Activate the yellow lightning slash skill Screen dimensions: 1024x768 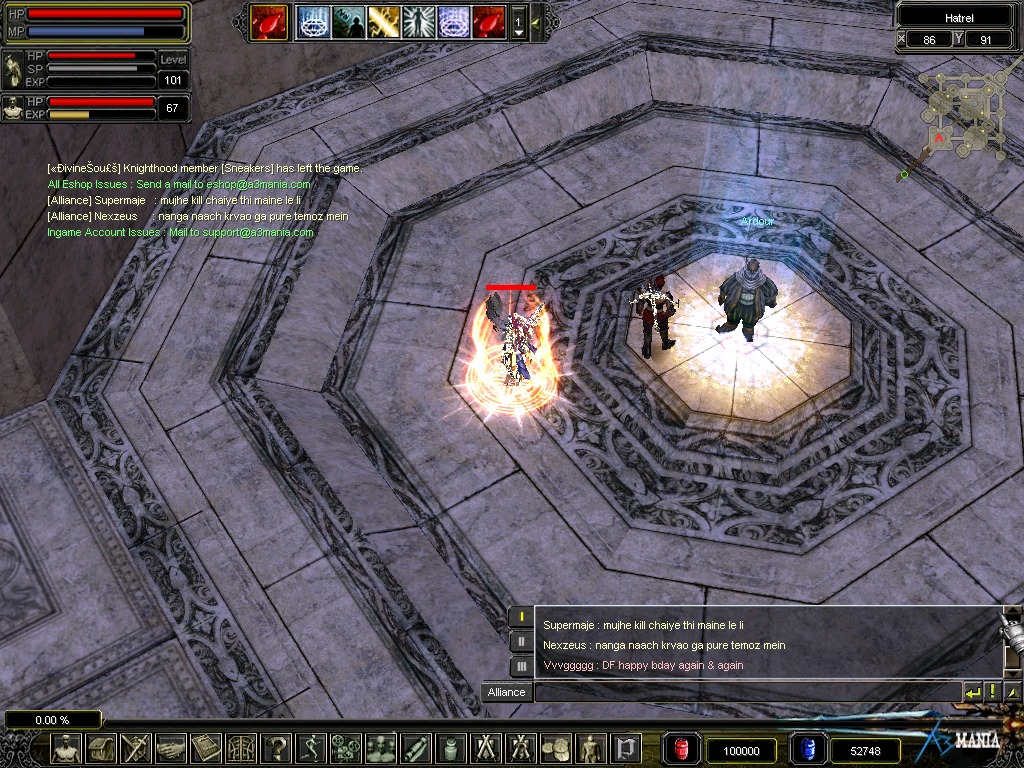pos(383,21)
